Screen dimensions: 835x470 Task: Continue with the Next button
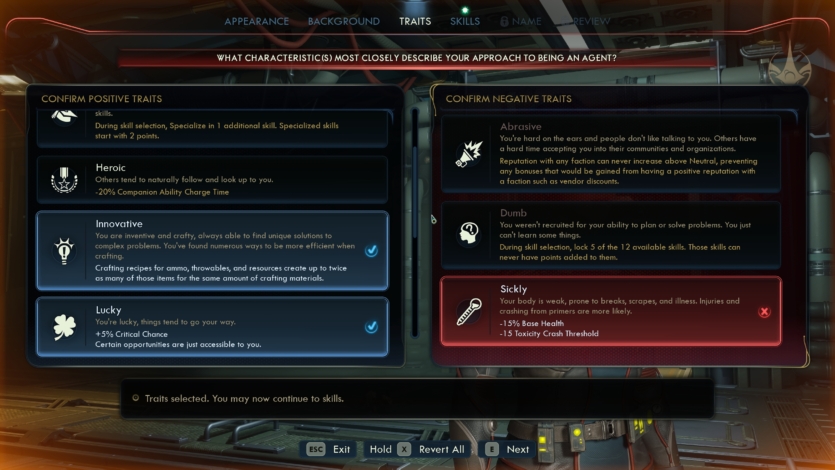point(508,449)
